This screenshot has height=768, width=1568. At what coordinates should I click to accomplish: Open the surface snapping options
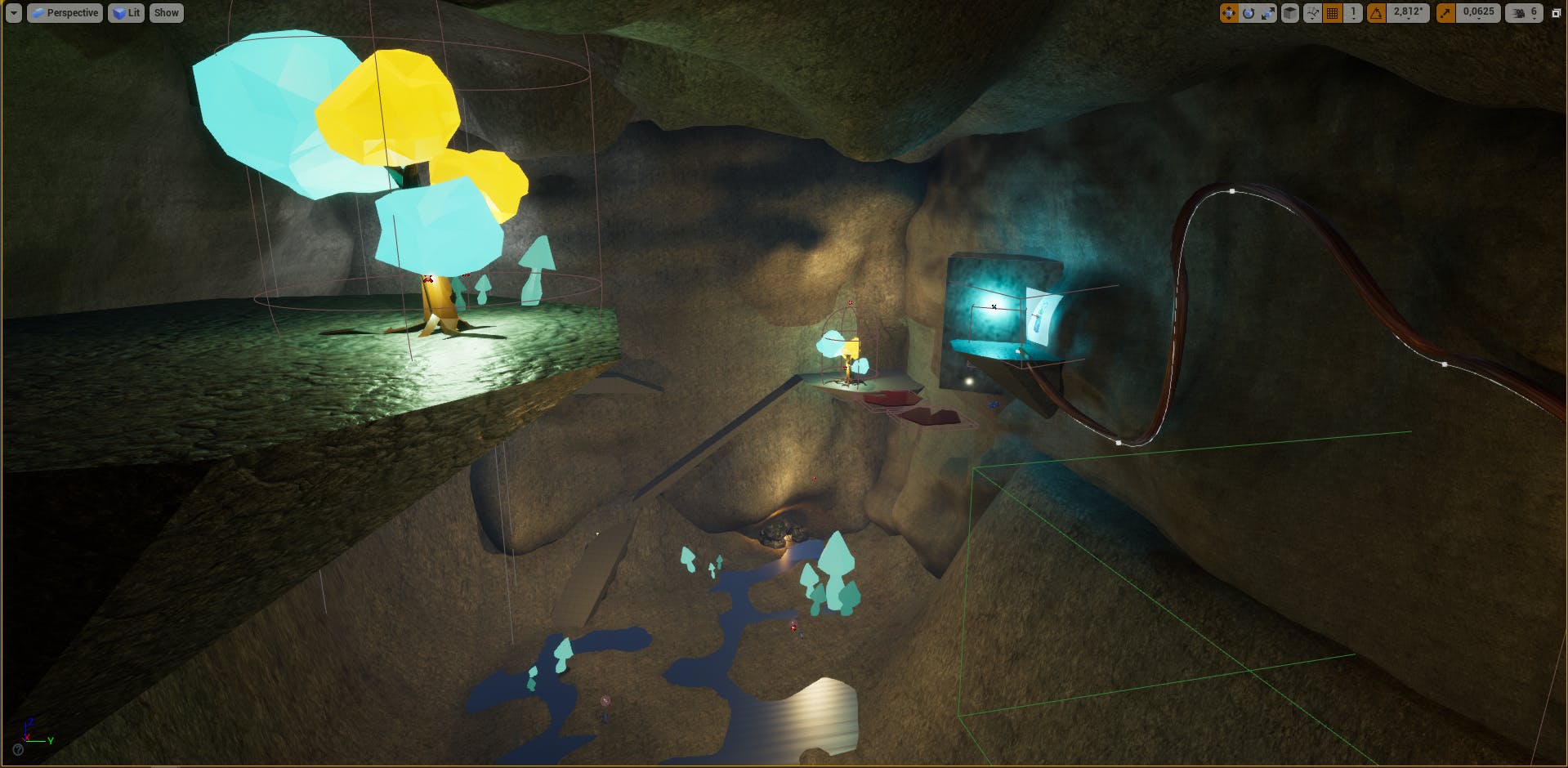pos(1312,13)
